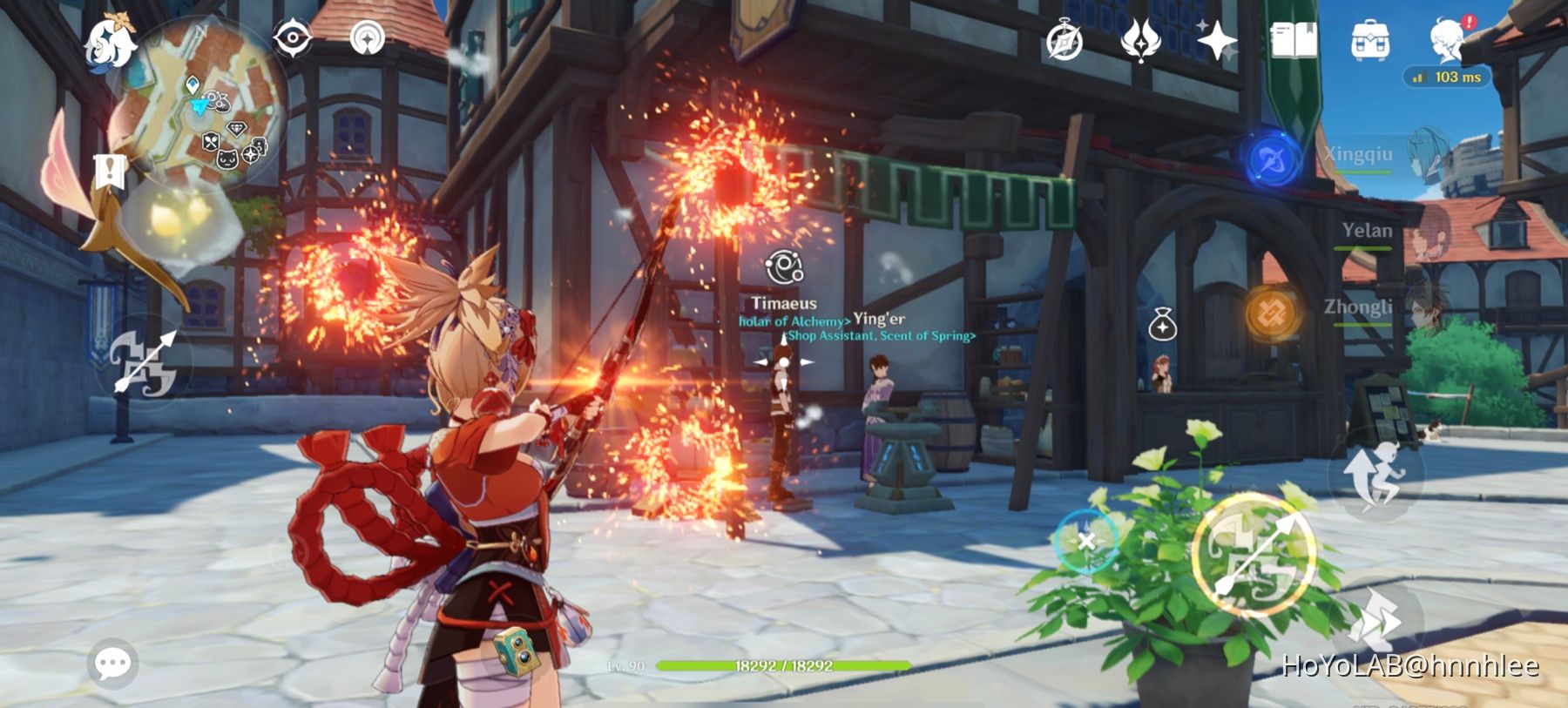This screenshot has width=1568, height=708.
Task: Tap the 103 ms ping indicator
Action: click(1448, 77)
